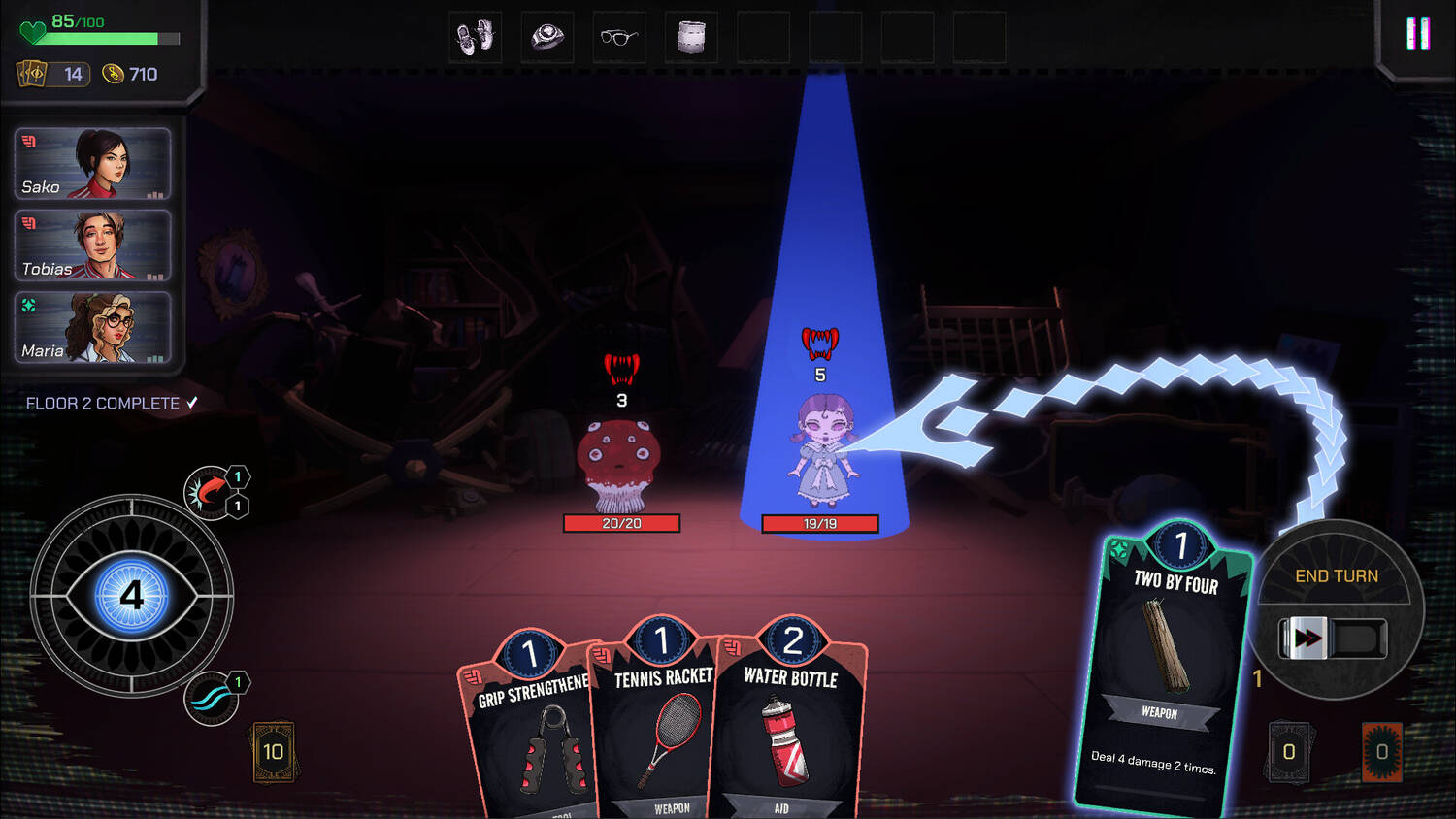Inspect the red claw status icon

(x=209, y=491)
